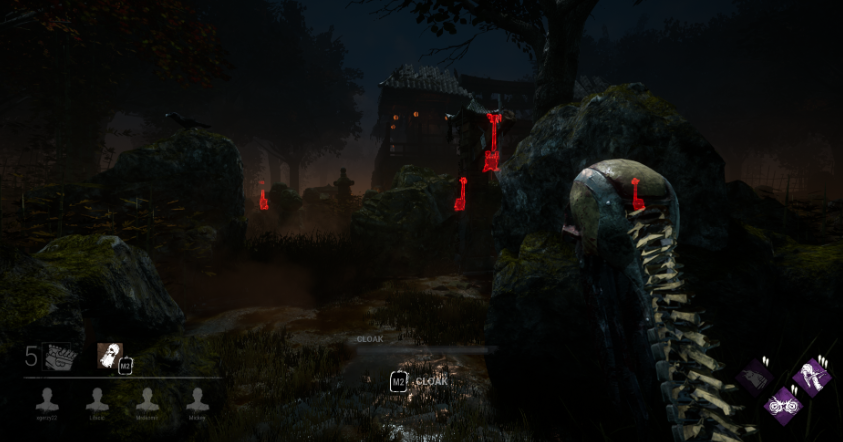Screen dimensions: 843x442
Task: Click the dimmed crow perk diamond
Action: (x=756, y=379)
